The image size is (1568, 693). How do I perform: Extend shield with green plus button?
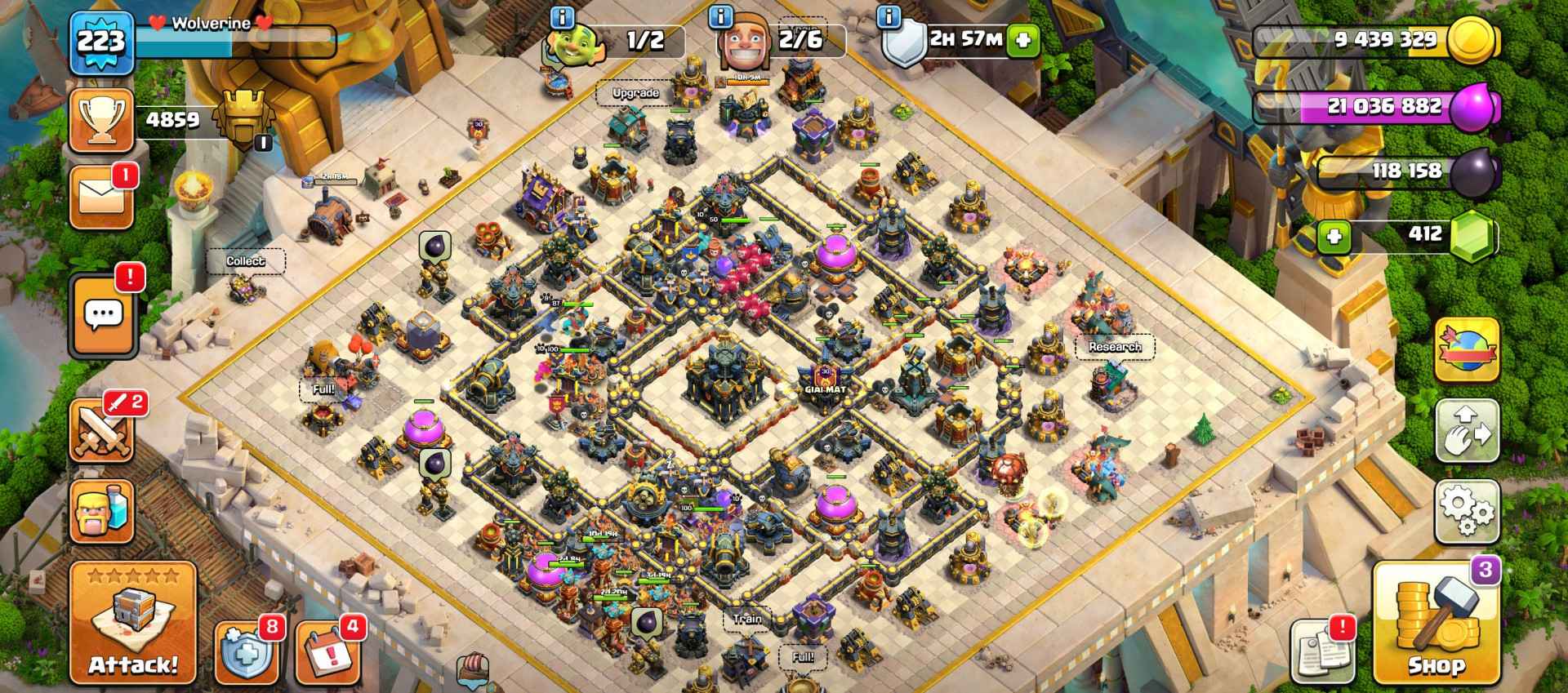pos(1022,40)
